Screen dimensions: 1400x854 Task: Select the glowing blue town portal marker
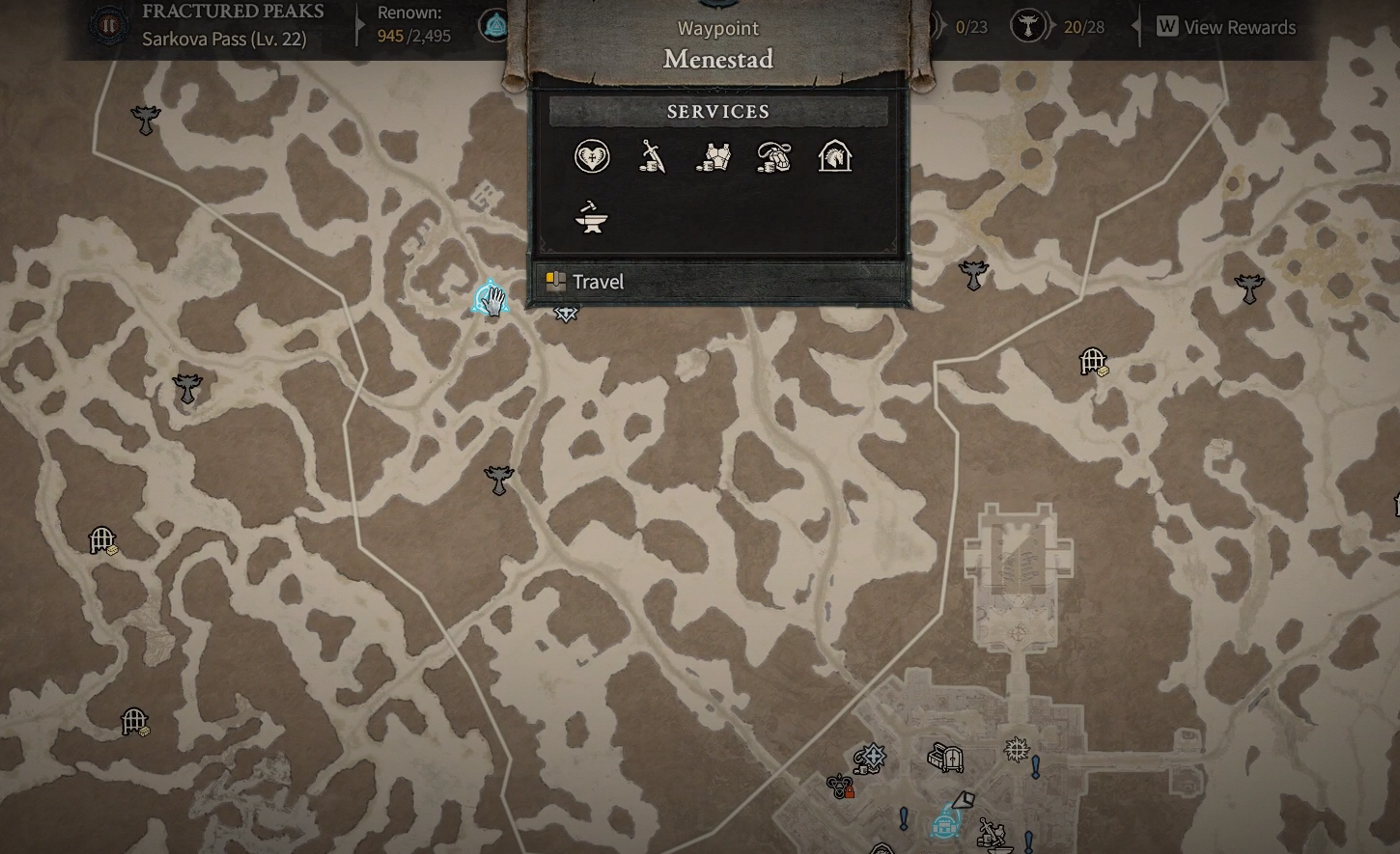[x=944, y=825]
